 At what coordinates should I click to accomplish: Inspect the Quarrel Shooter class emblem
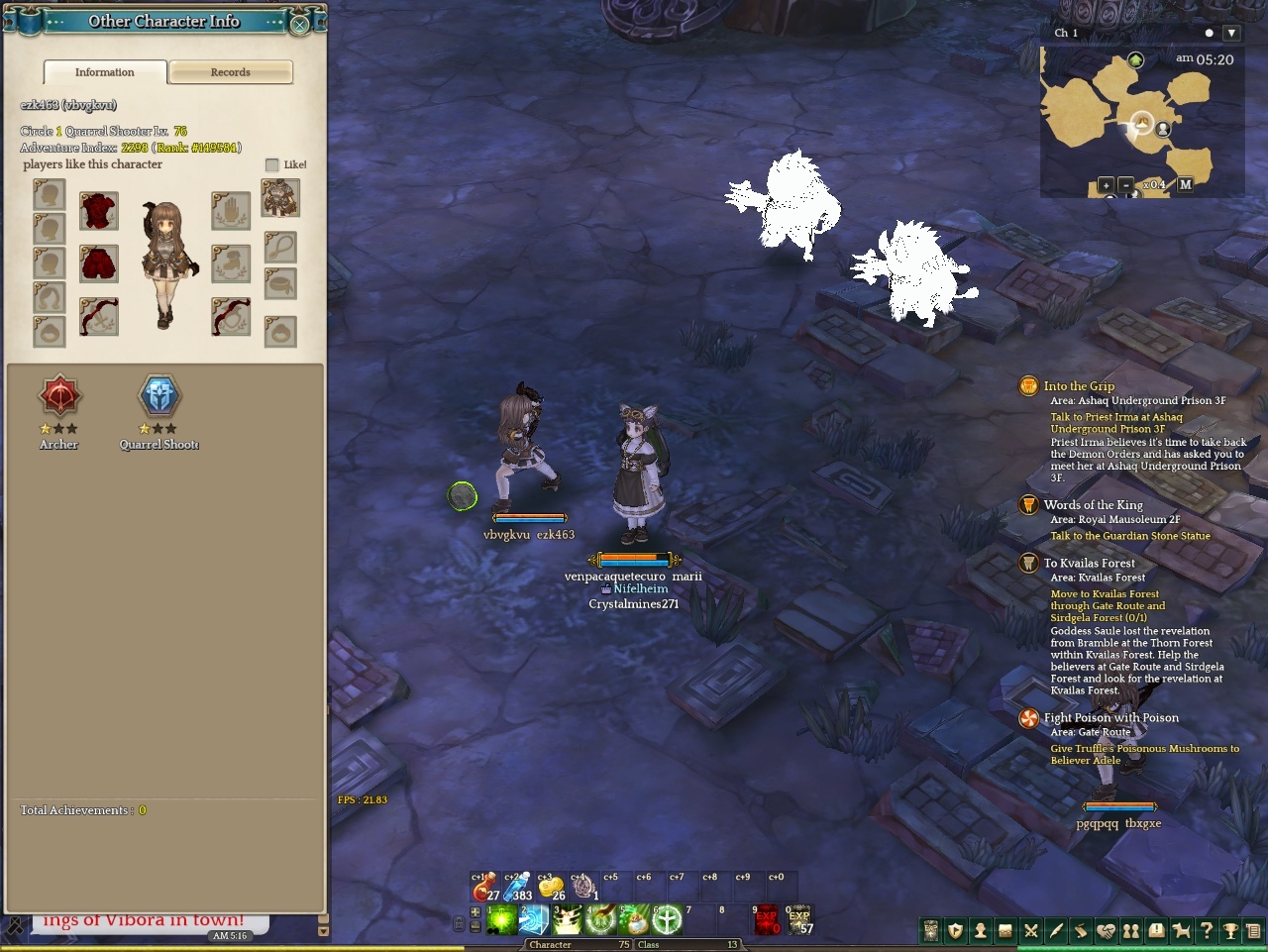pos(159,396)
